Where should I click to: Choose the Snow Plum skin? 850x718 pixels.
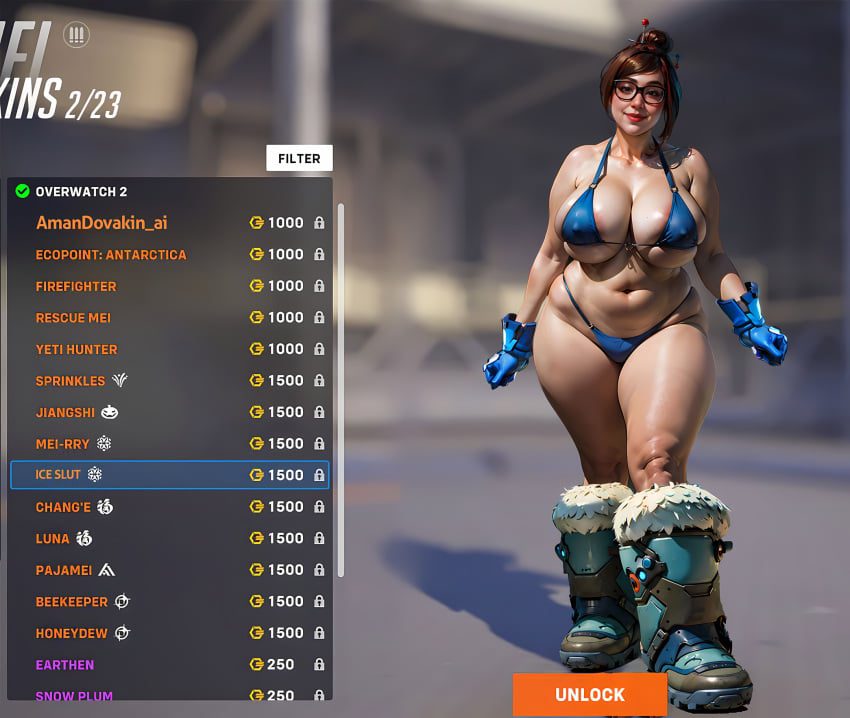74,695
